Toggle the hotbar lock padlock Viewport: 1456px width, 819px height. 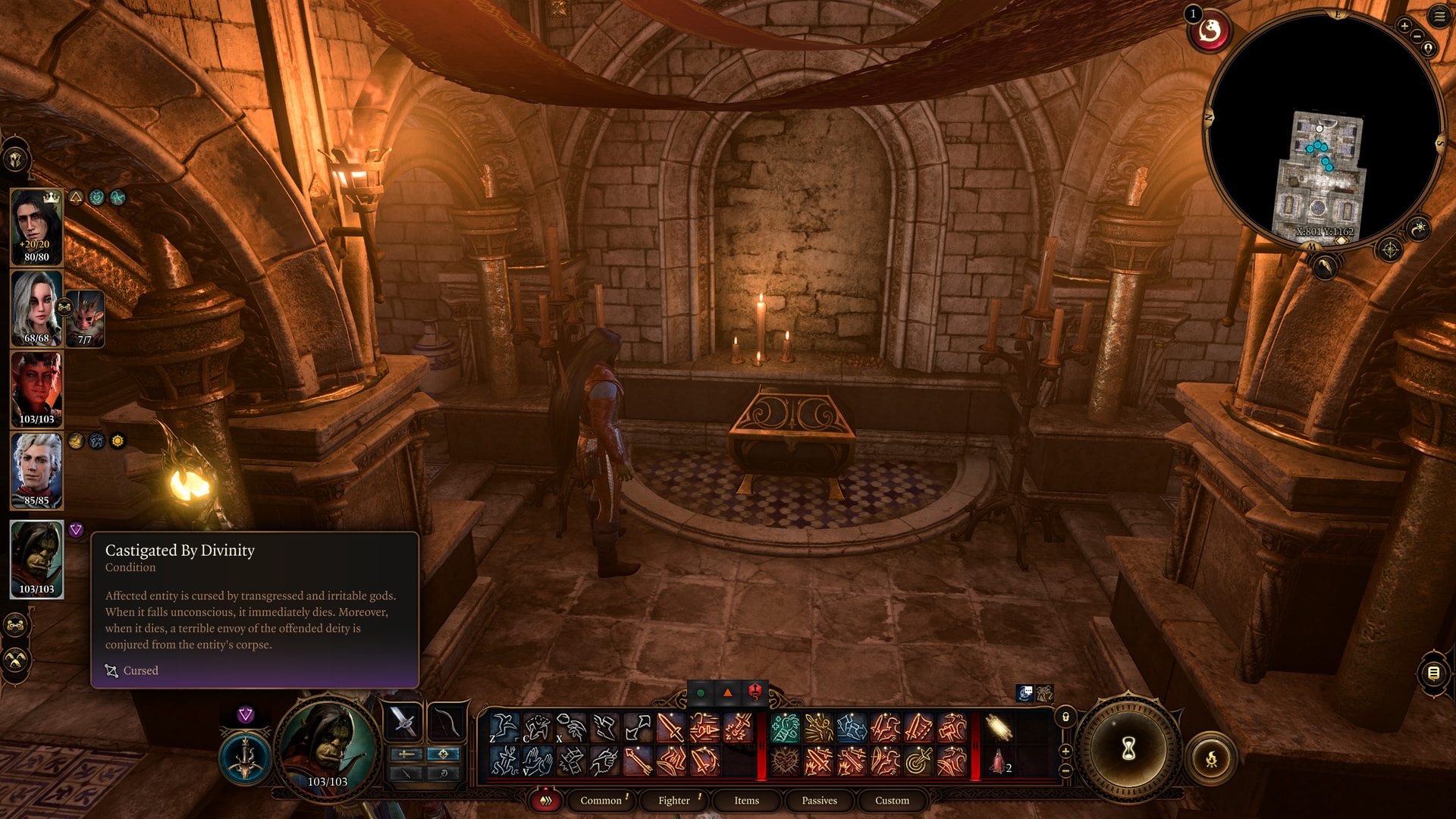pos(1065,717)
